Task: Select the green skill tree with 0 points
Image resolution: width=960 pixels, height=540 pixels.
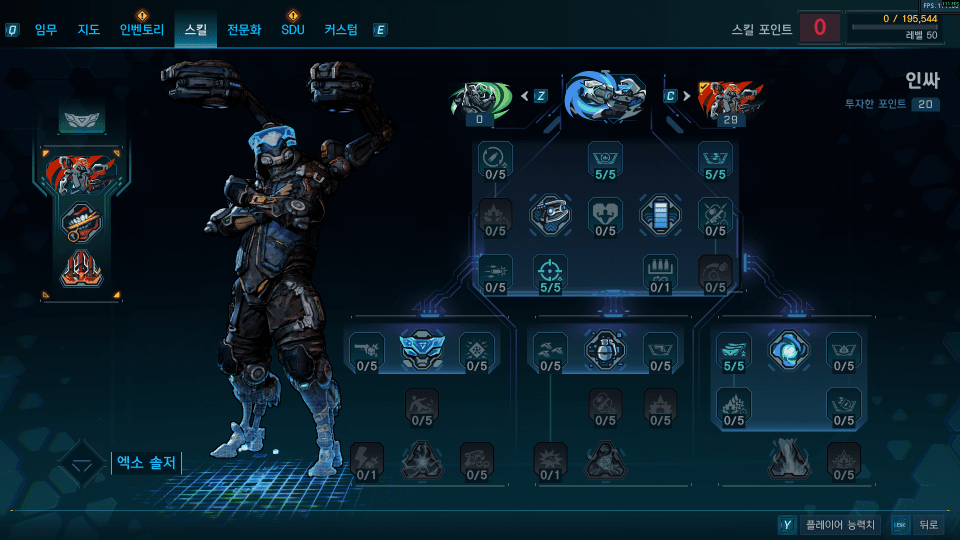Action: (481, 98)
